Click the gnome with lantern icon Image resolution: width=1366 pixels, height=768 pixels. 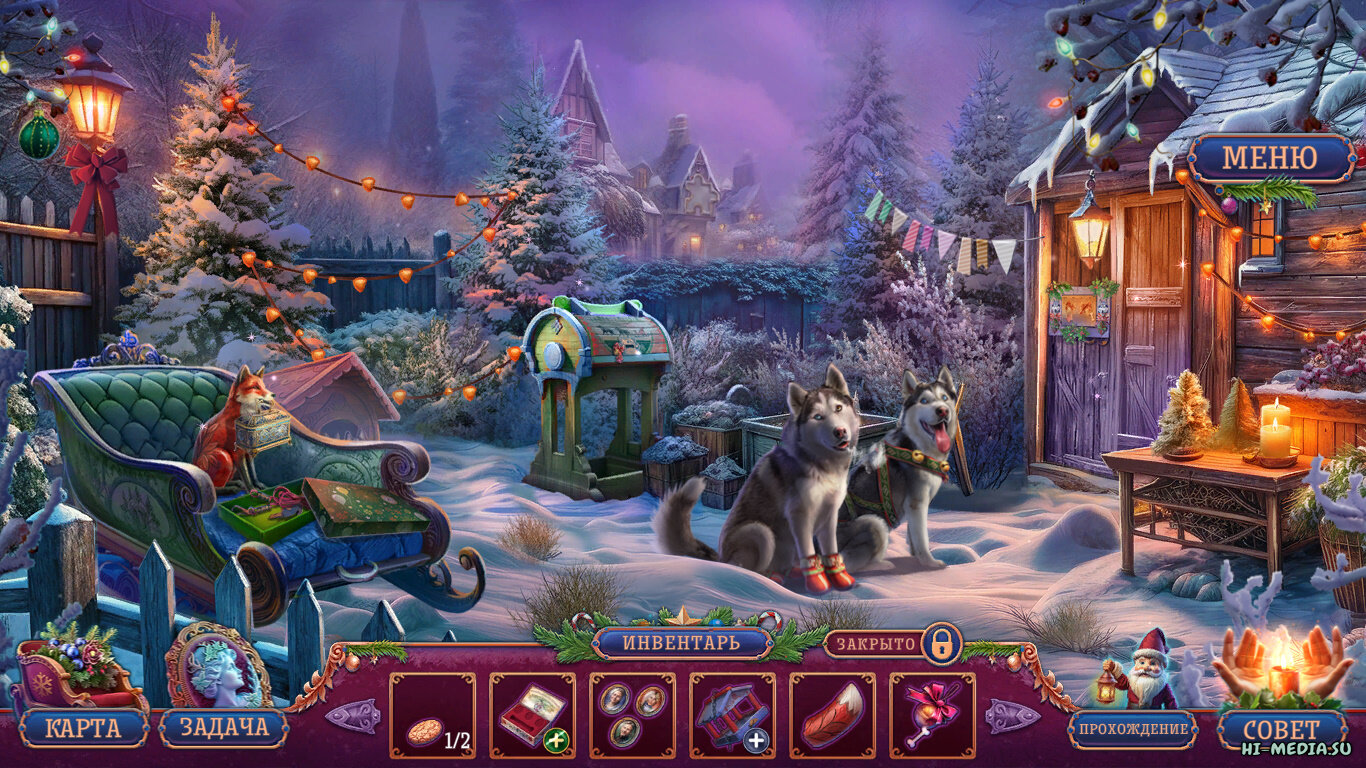tap(1143, 668)
